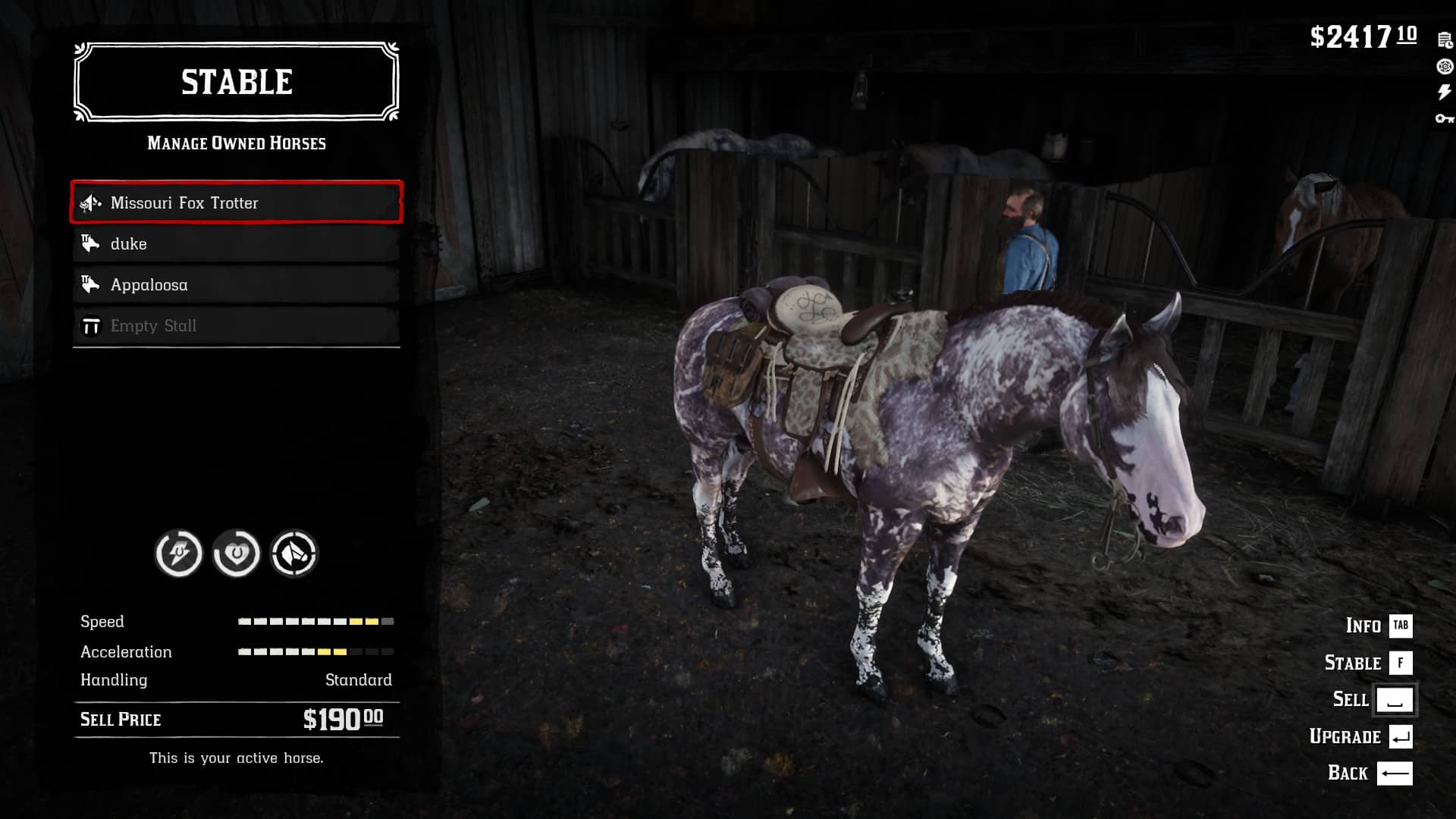1456x819 pixels.
Task: Select the Appaloosa horse entry
Action: 235,284
